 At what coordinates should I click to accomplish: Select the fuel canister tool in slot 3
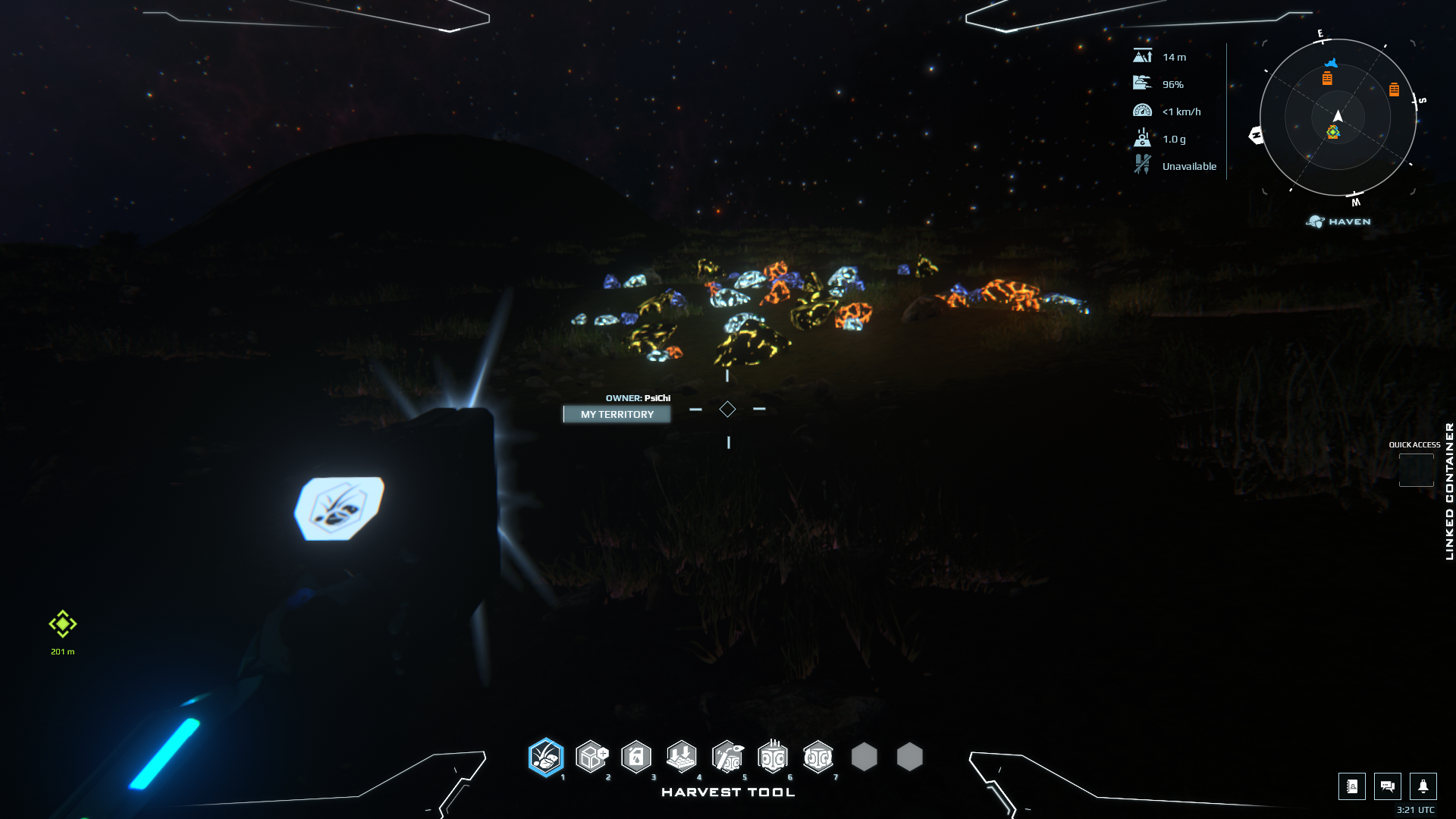tap(636, 757)
